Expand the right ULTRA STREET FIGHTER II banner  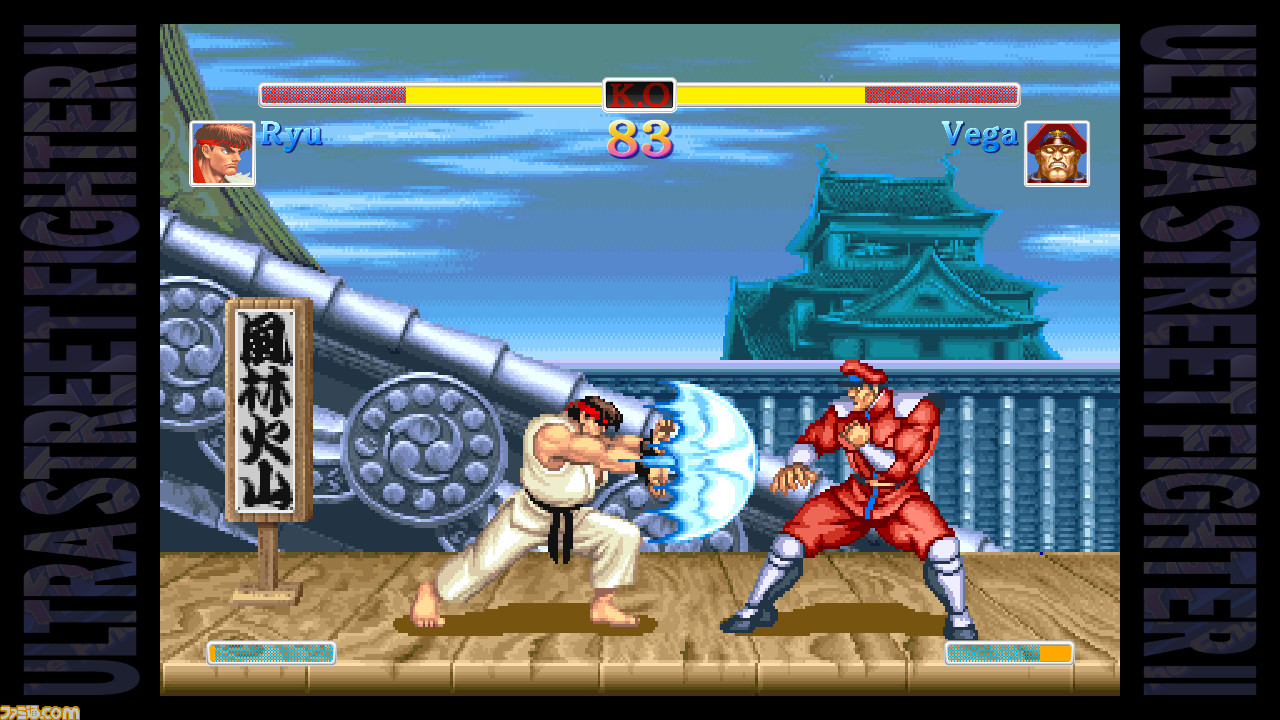[x=1205, y=360]
